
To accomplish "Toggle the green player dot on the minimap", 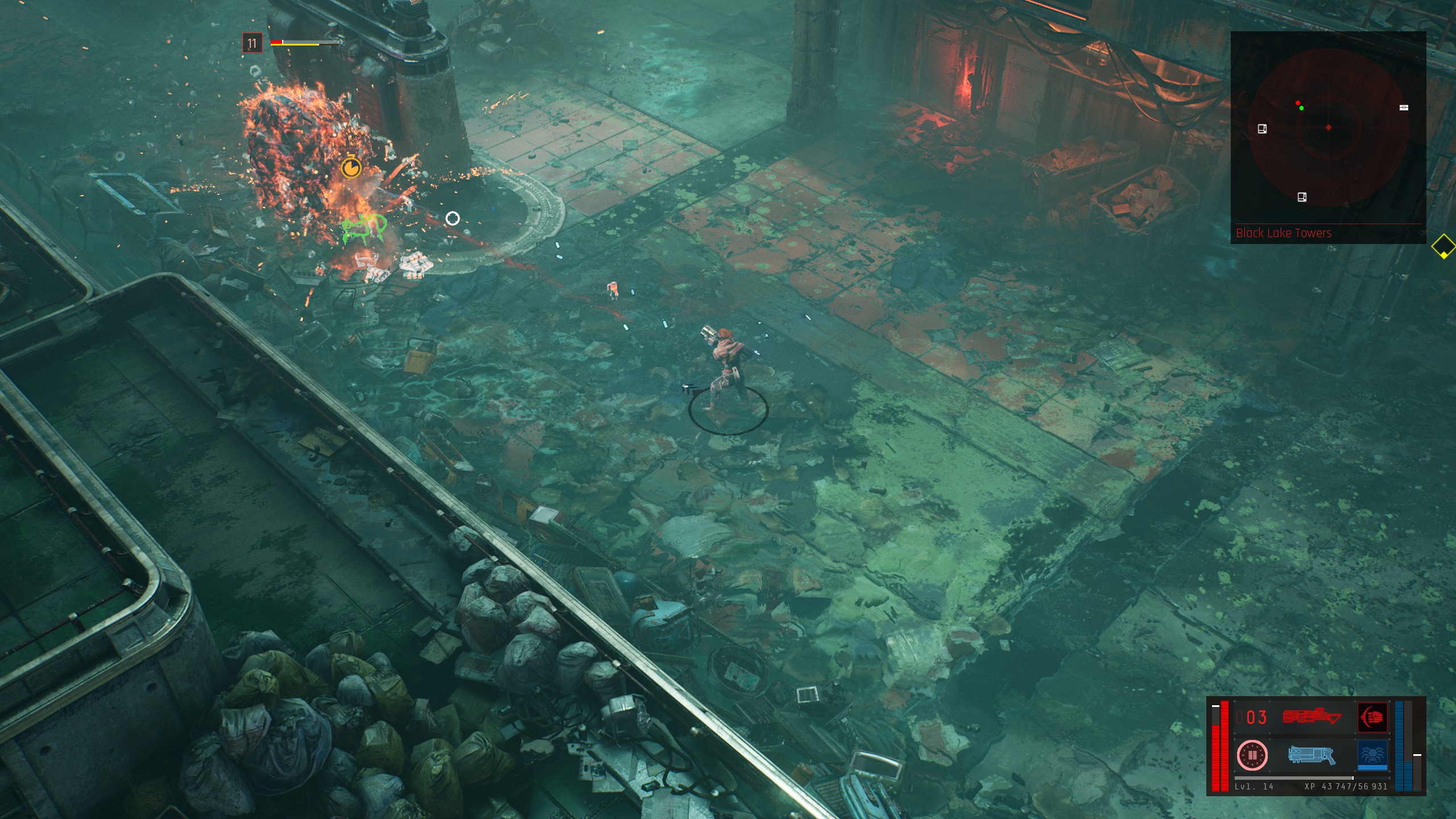I will 1301,108.
